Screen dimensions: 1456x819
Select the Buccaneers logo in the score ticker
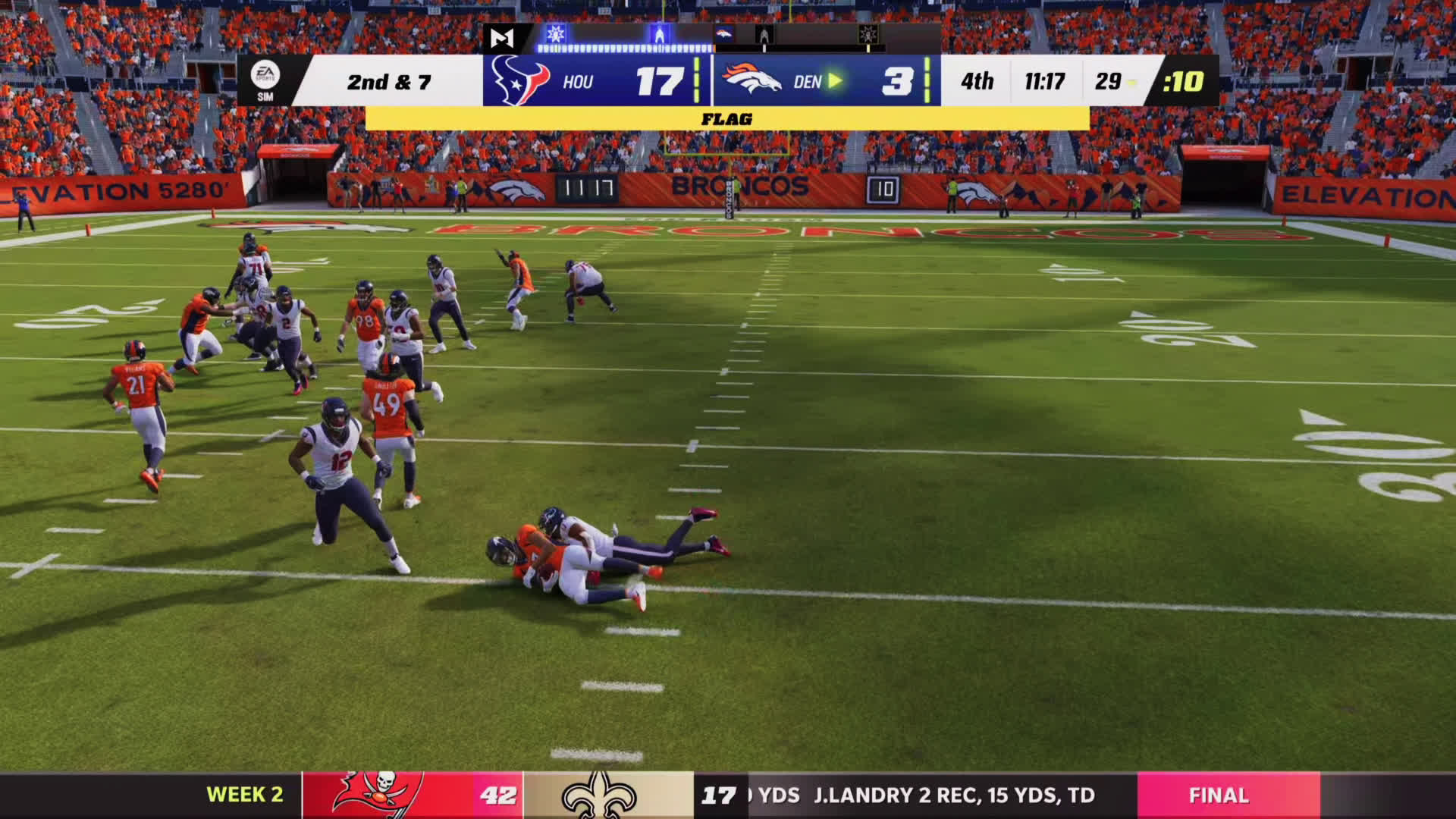[378, 795]
